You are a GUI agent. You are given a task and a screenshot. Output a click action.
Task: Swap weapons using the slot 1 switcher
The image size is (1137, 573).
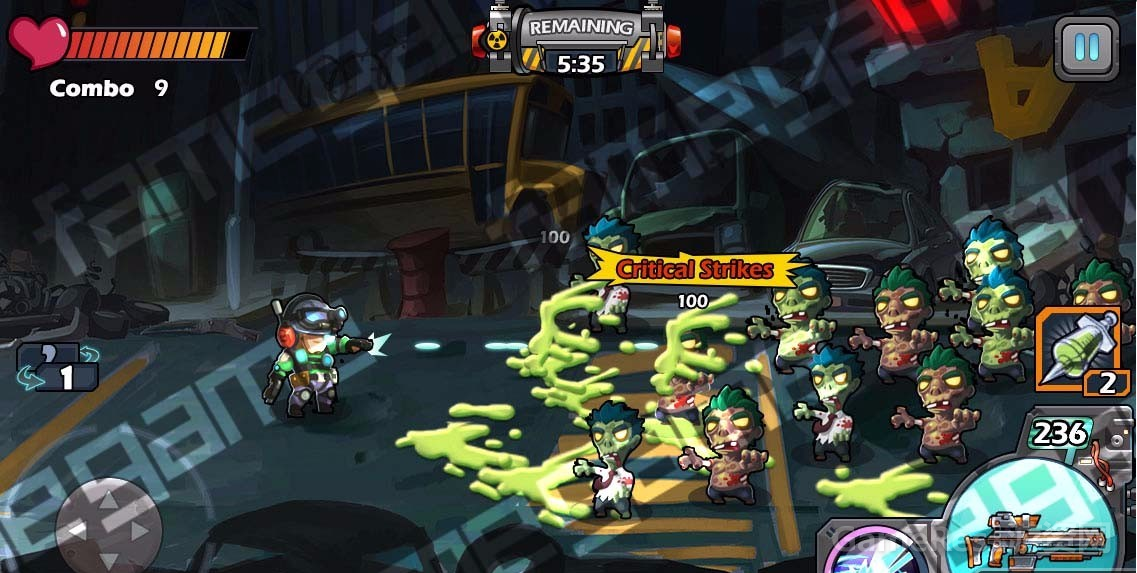[58, 366]
